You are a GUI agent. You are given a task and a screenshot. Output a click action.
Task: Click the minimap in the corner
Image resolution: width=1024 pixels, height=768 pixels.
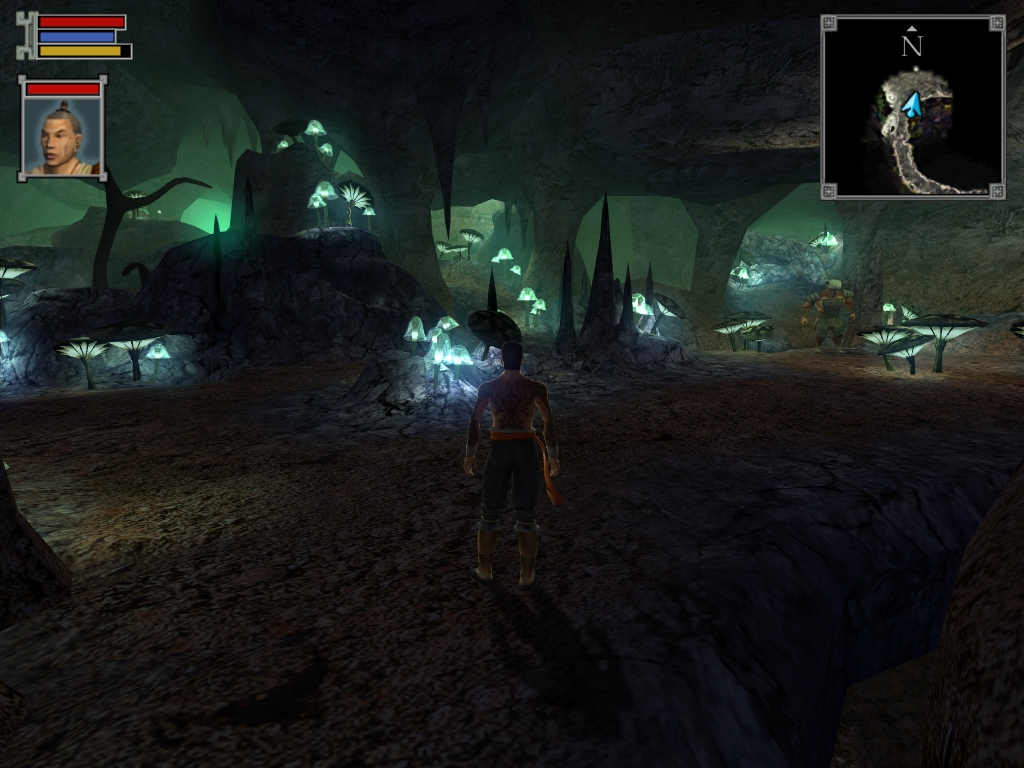(912, 107)
